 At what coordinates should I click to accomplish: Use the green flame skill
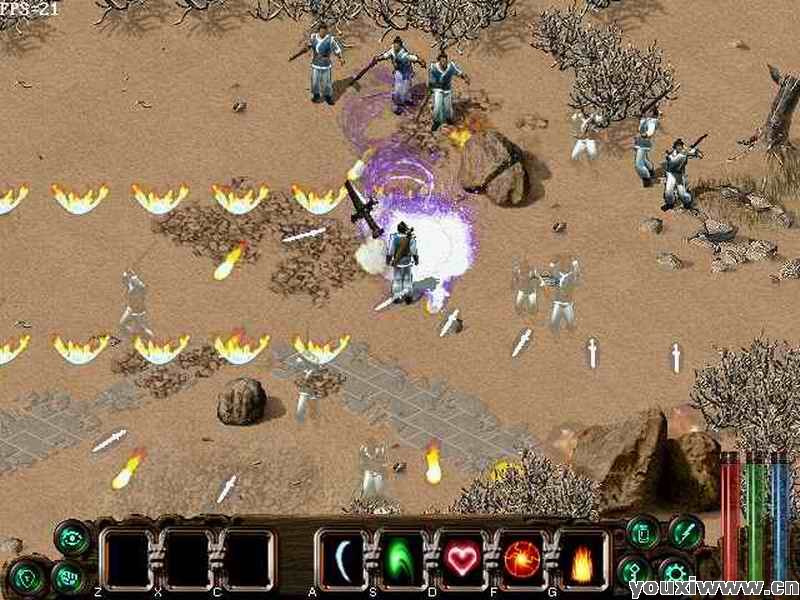[x=401, y=558]
